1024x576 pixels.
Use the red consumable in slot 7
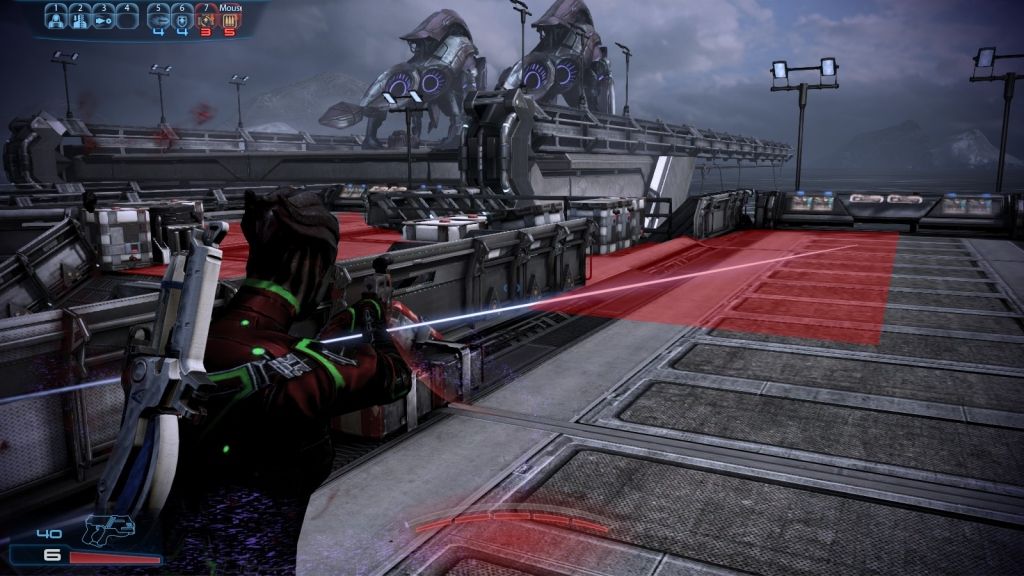206,19
